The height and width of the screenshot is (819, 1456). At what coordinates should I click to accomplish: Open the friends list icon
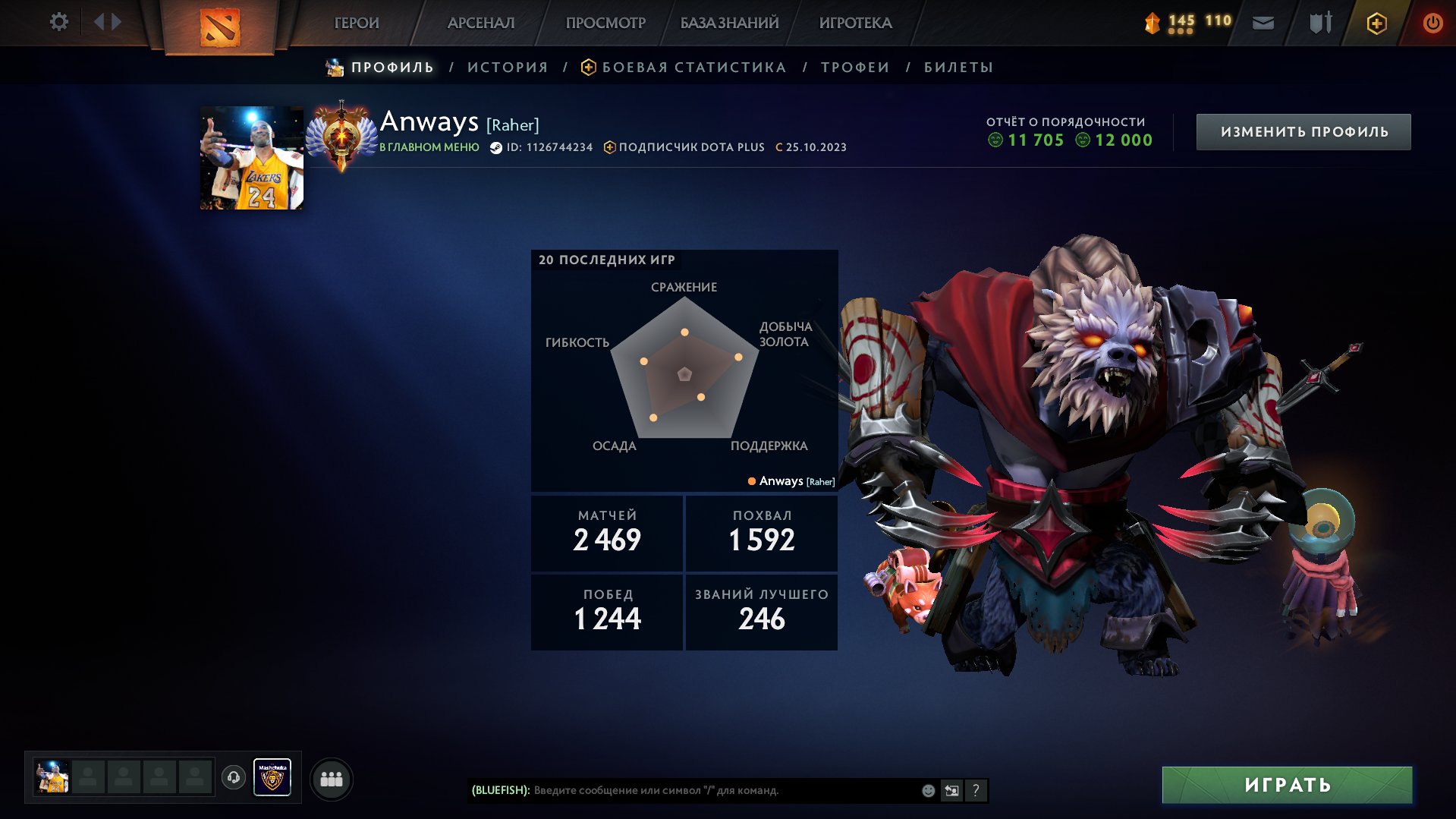pyautogui.click(x=332, y=777)
